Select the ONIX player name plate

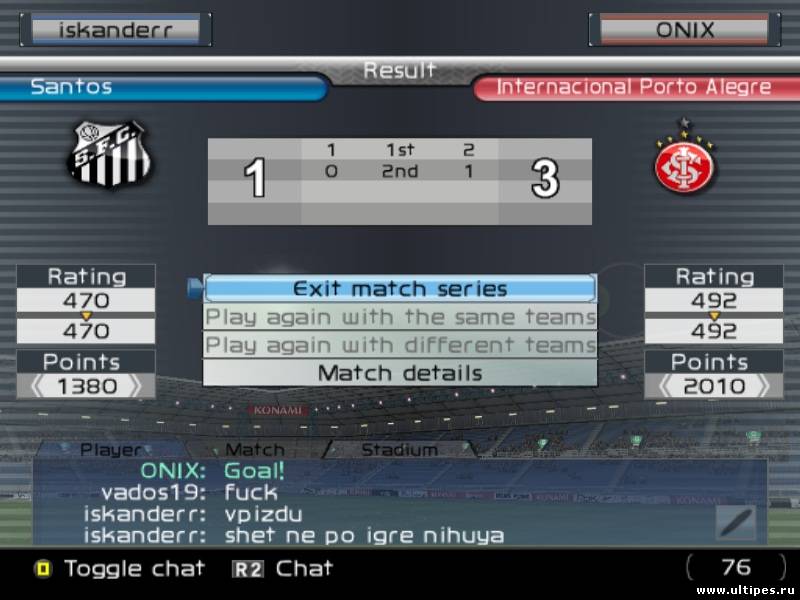tap(685, 29)
